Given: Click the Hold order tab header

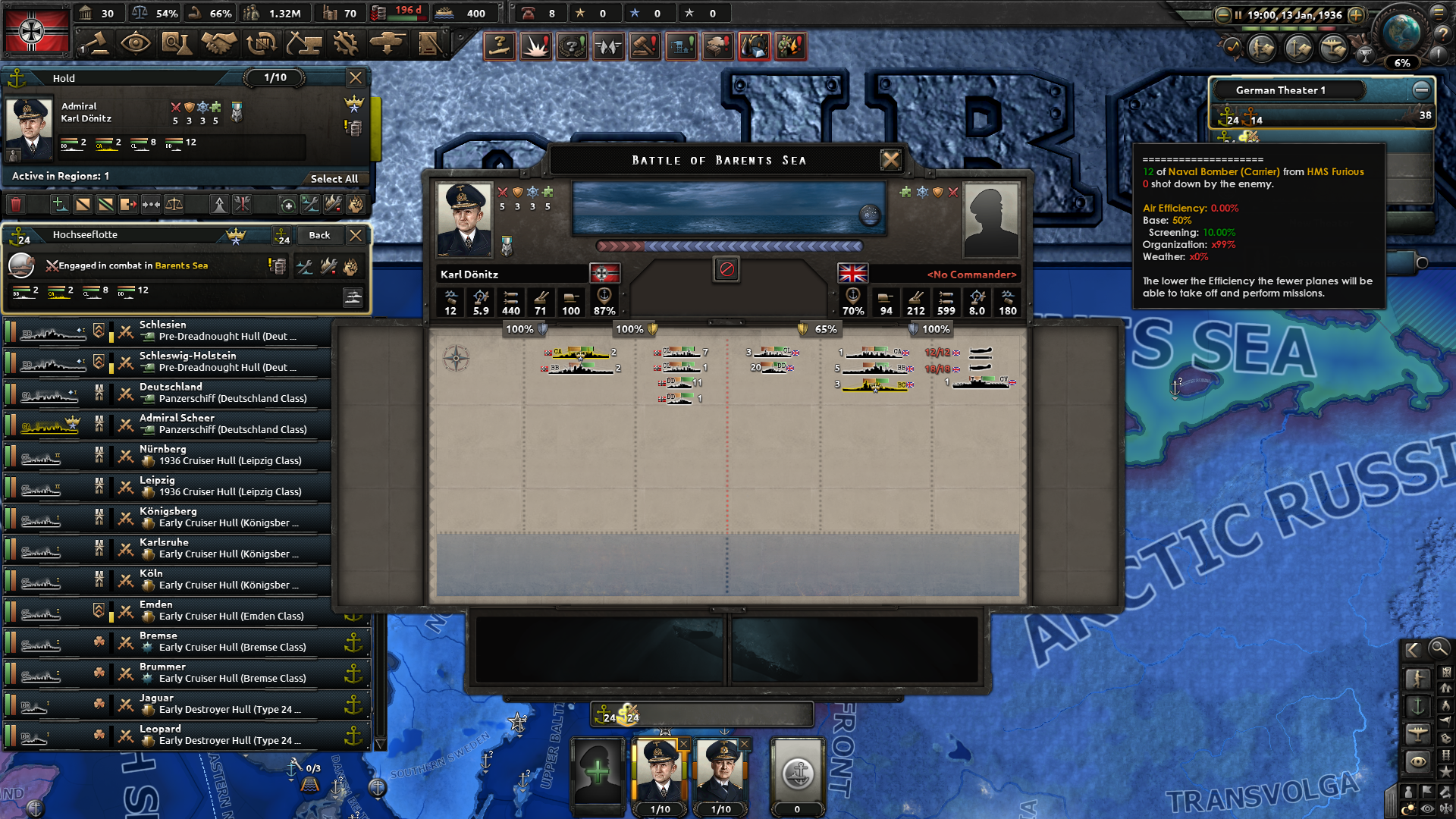Looking at the screenshot, I should click(x=64, y=78).
